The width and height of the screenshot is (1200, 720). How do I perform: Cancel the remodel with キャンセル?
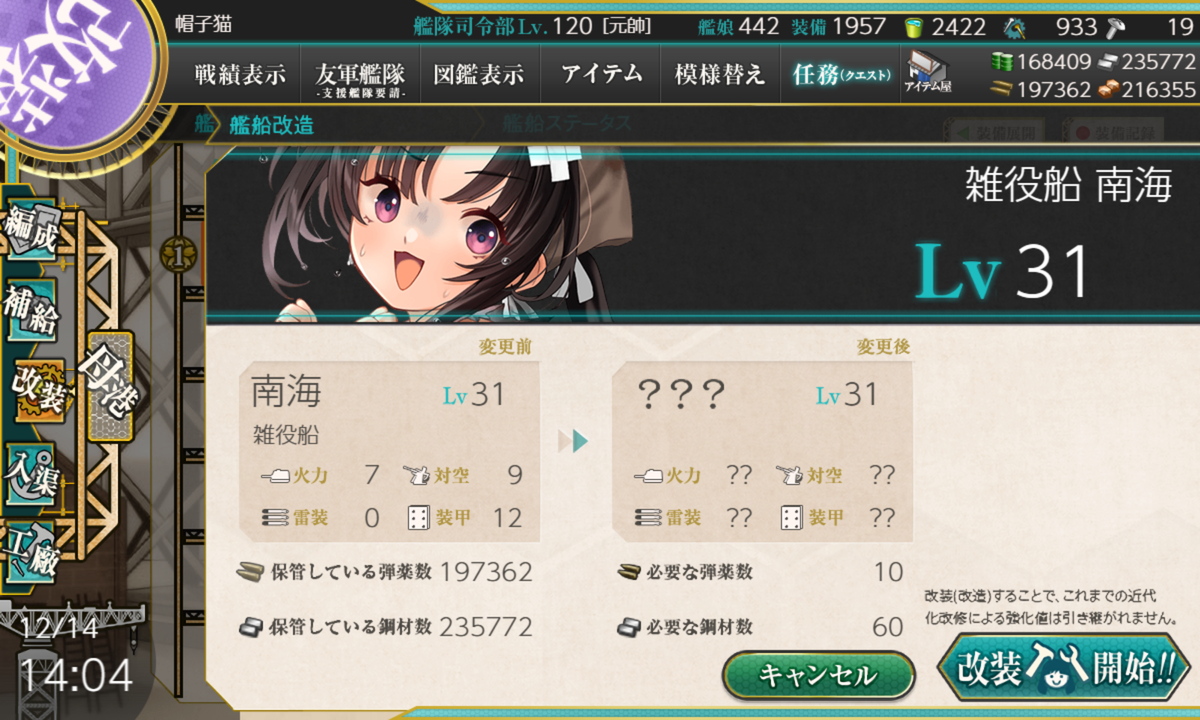818,675
